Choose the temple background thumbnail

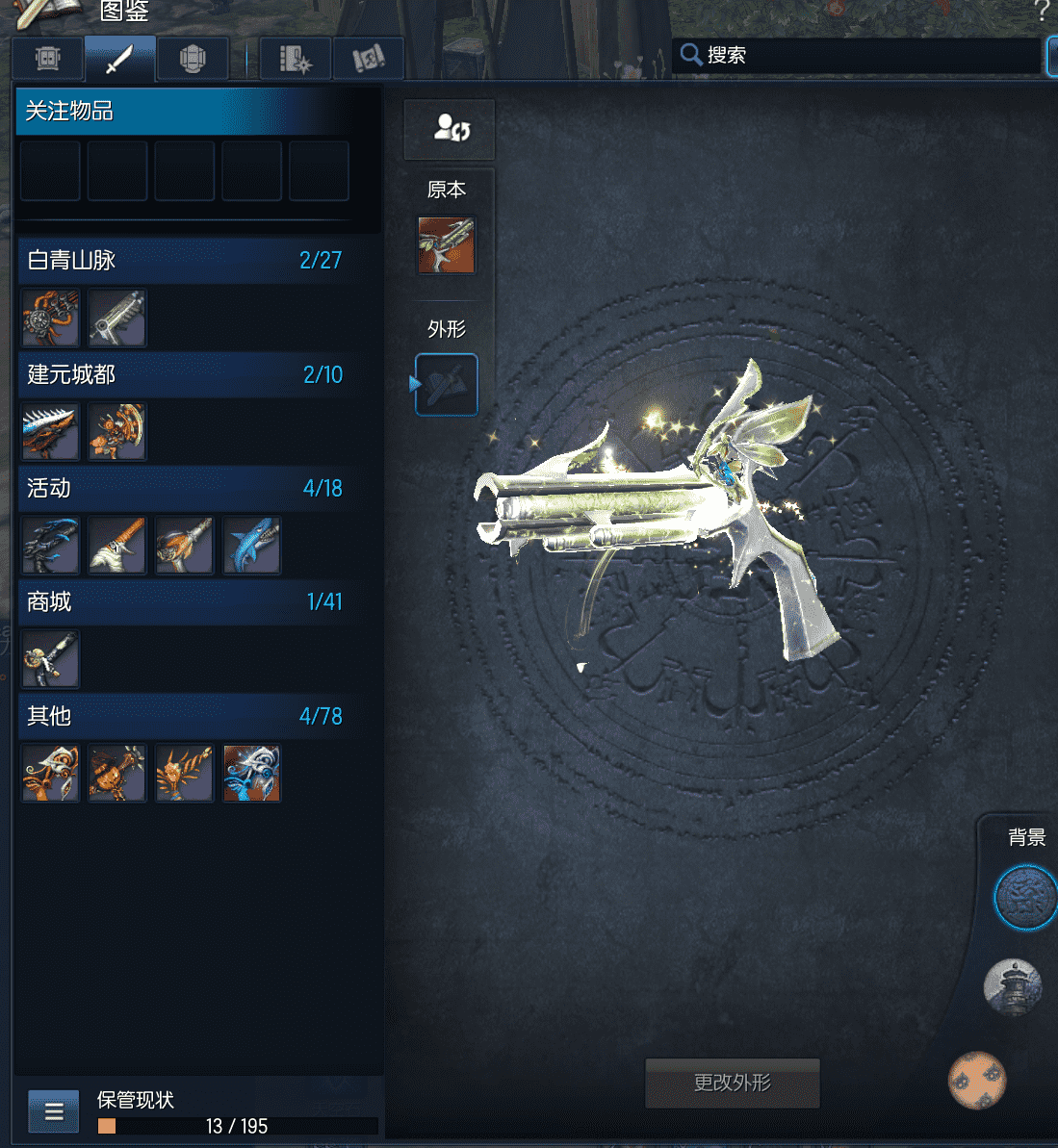click(x=1012, y=987)
